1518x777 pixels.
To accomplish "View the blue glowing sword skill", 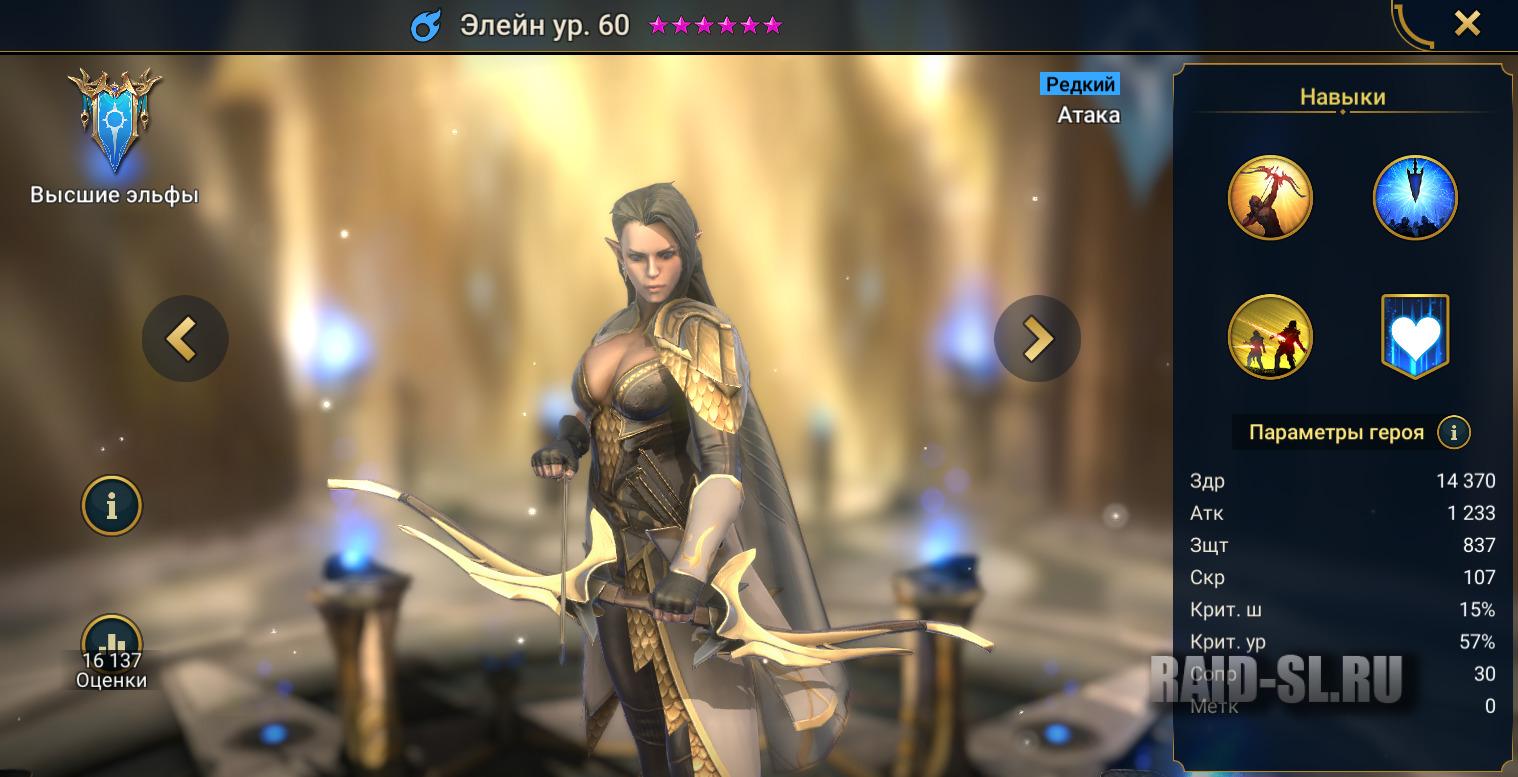I will pyautogui.click(x=1414, y=198).
